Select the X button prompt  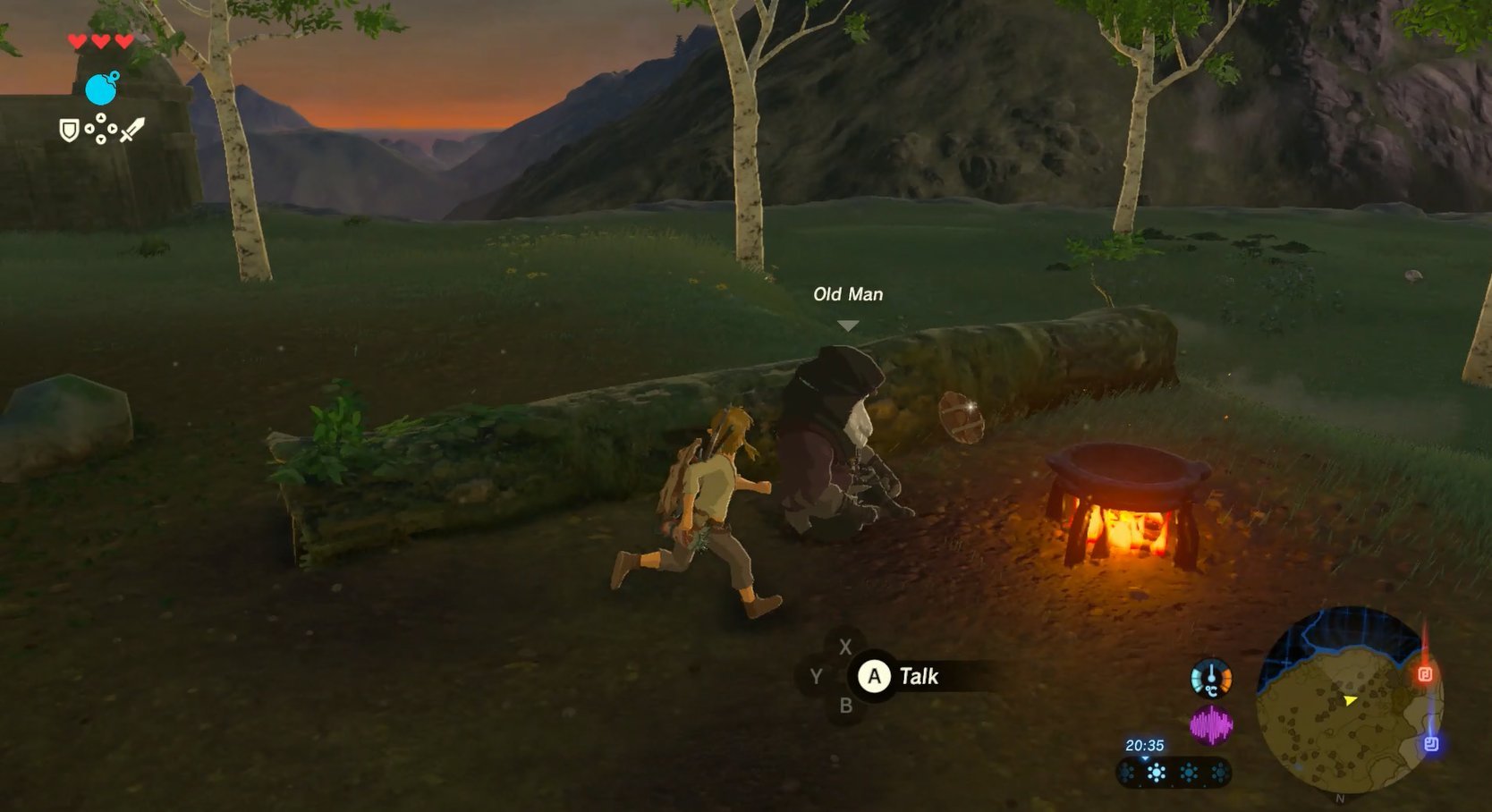point(844,647)
